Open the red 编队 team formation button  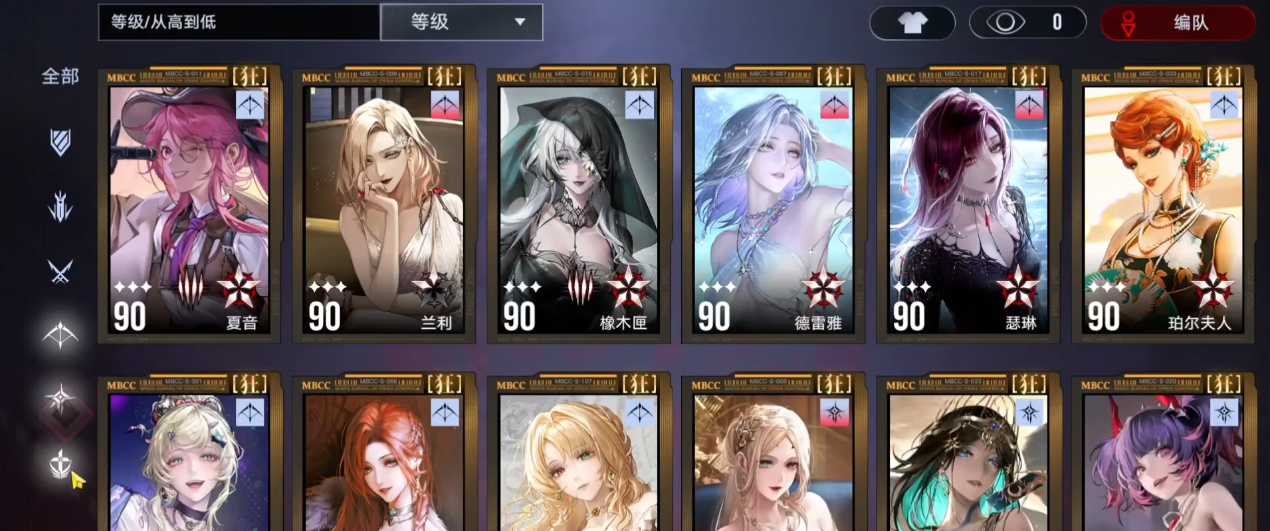pyautogui.click(x=1177, y=22)
